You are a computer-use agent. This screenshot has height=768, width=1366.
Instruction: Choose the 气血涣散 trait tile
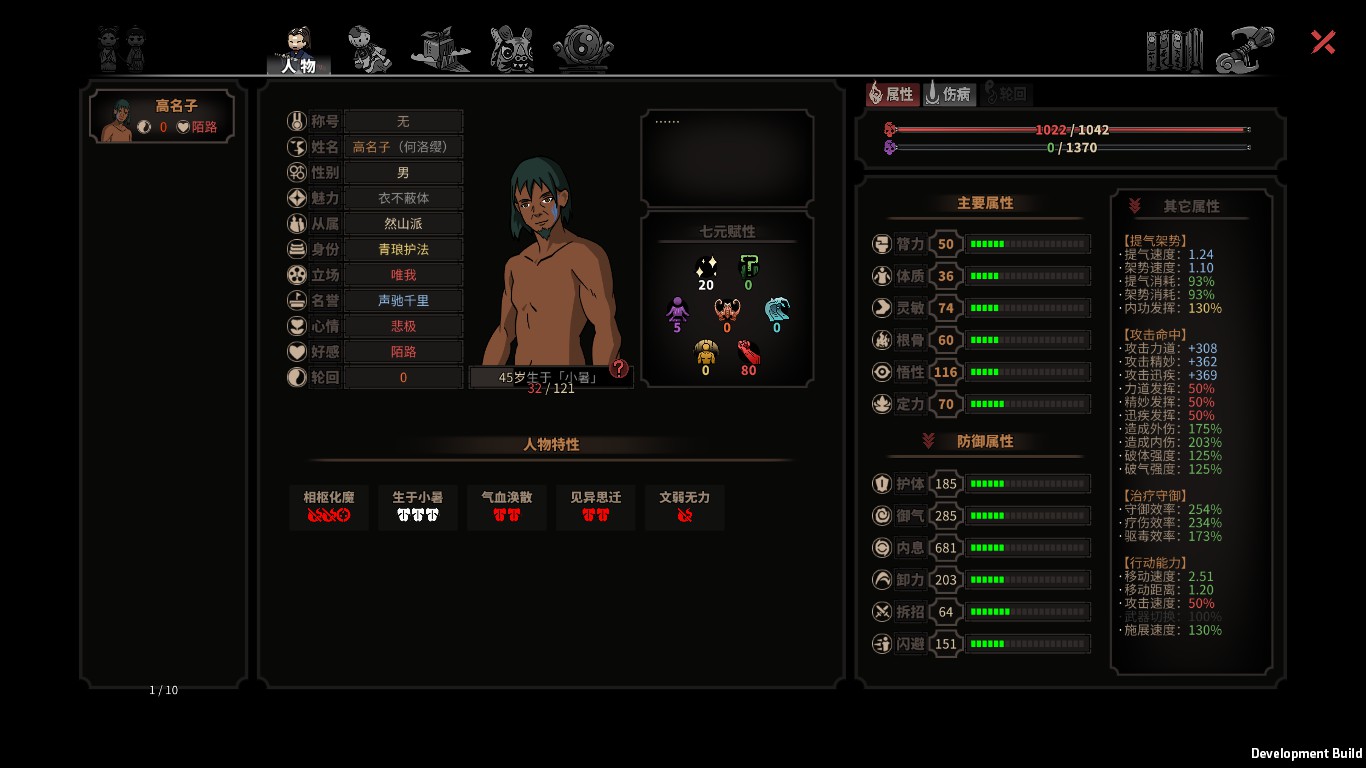(507, 507)
